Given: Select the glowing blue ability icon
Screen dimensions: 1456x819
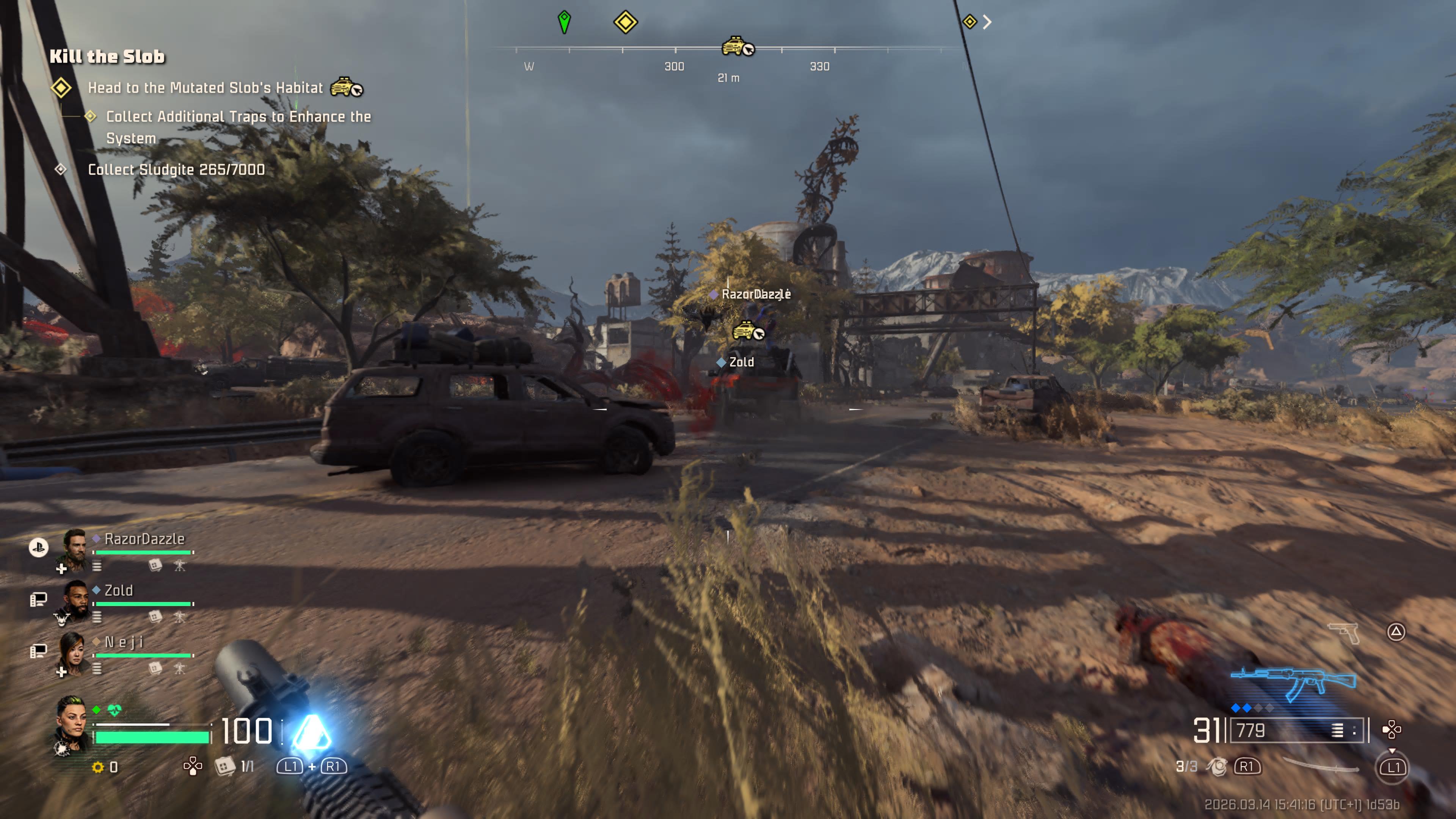Looking at the screenshot, I should pyautogui.click(x=311, y=732).
